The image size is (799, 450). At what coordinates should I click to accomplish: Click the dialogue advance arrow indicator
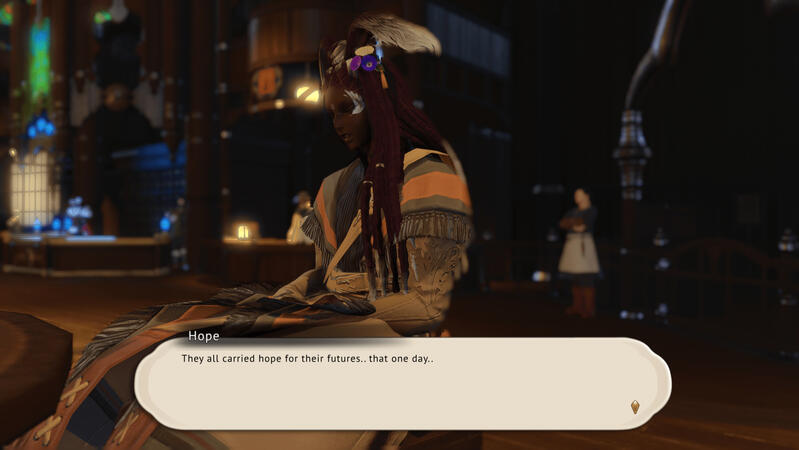[635, 407]
